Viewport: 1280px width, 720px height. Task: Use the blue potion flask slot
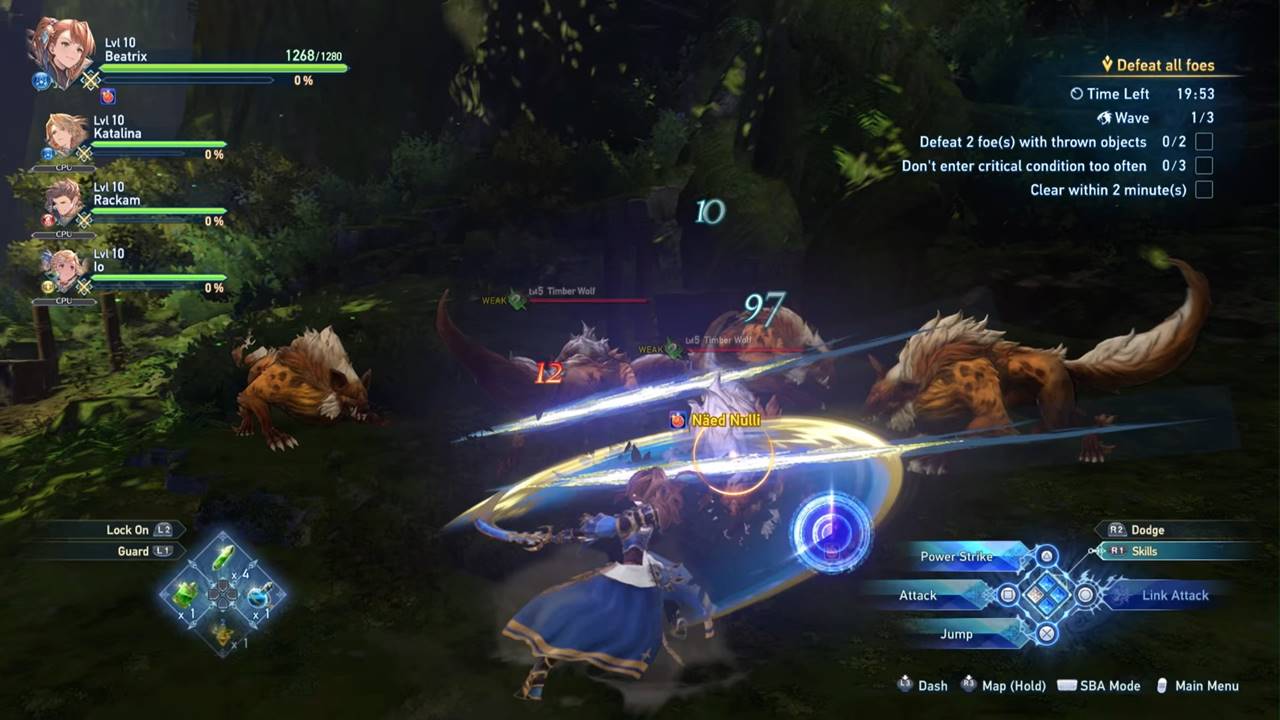tap(258, 596)
